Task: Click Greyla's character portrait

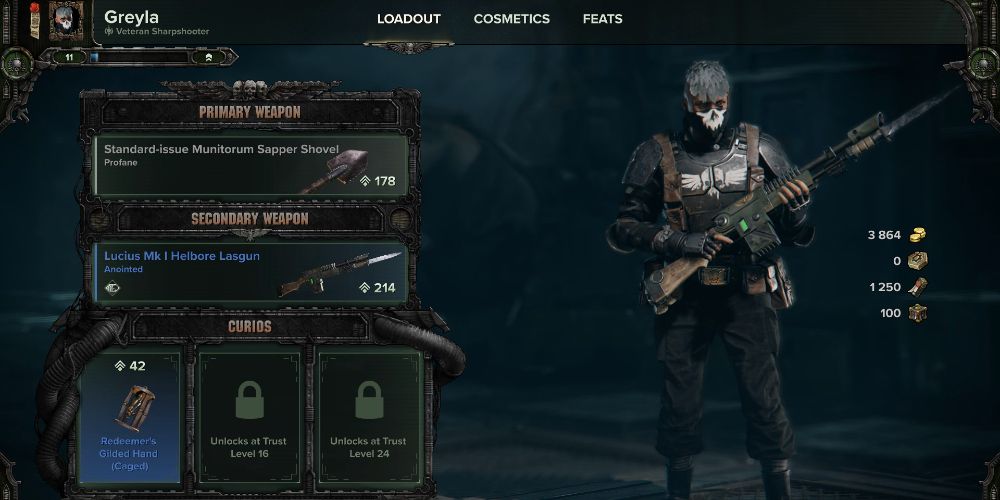Action: [x=68, y=22]
